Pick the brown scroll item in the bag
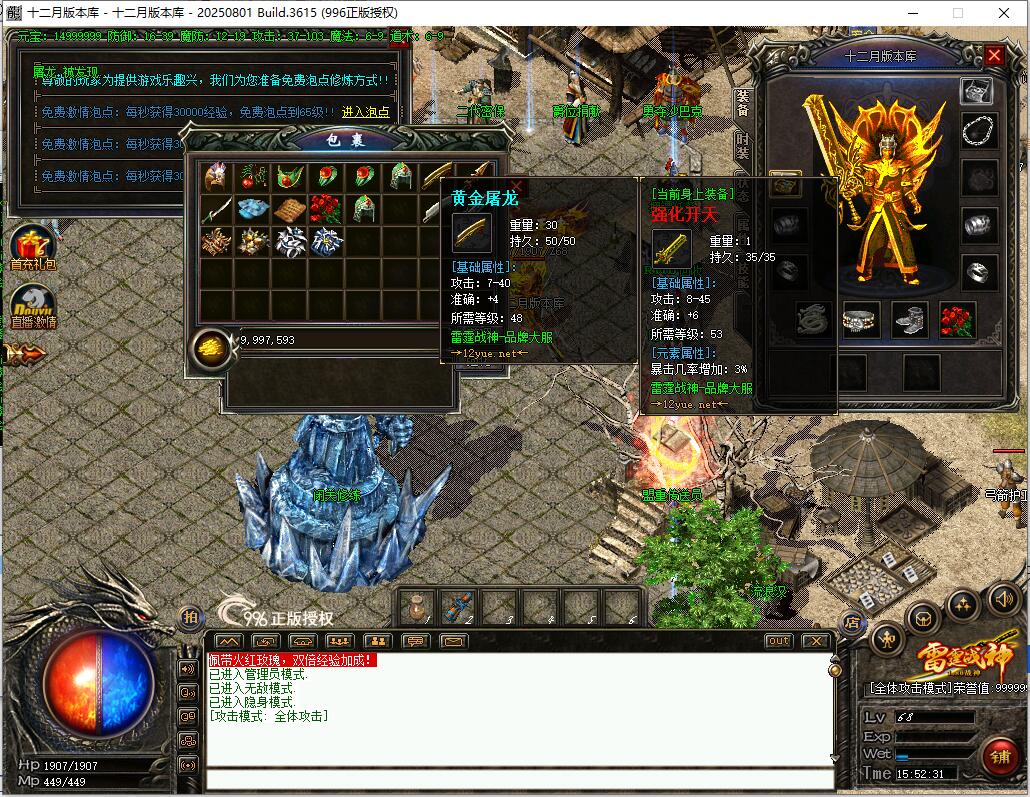 coord(288,209)
